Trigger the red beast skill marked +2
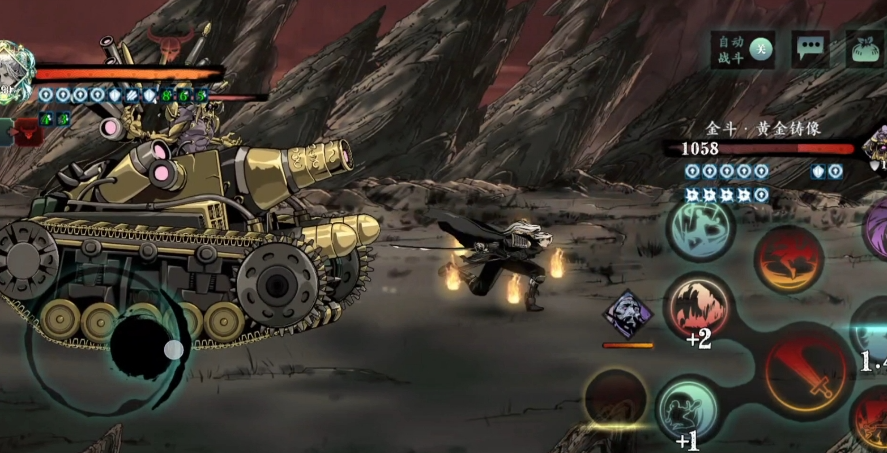887x453 pixels. pyautogui.click(x=699, y=306)
